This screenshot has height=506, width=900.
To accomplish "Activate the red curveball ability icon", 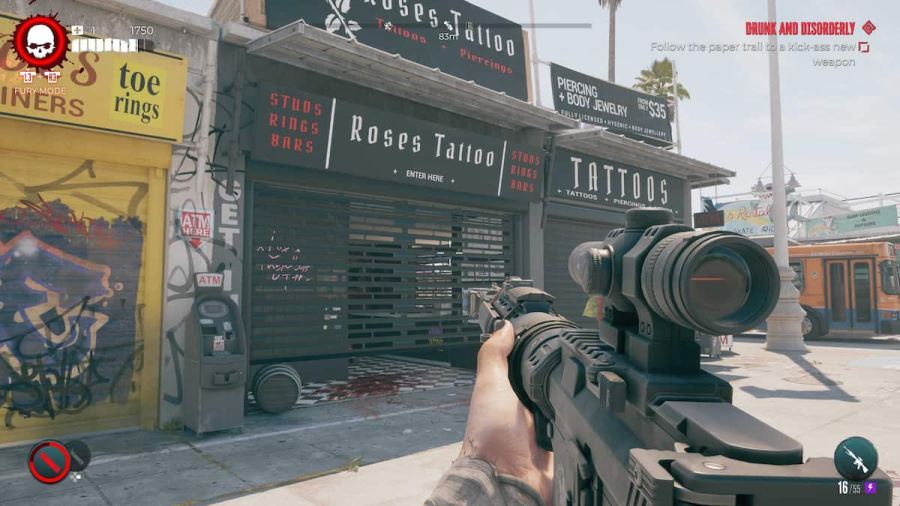I will pos(49,461).
